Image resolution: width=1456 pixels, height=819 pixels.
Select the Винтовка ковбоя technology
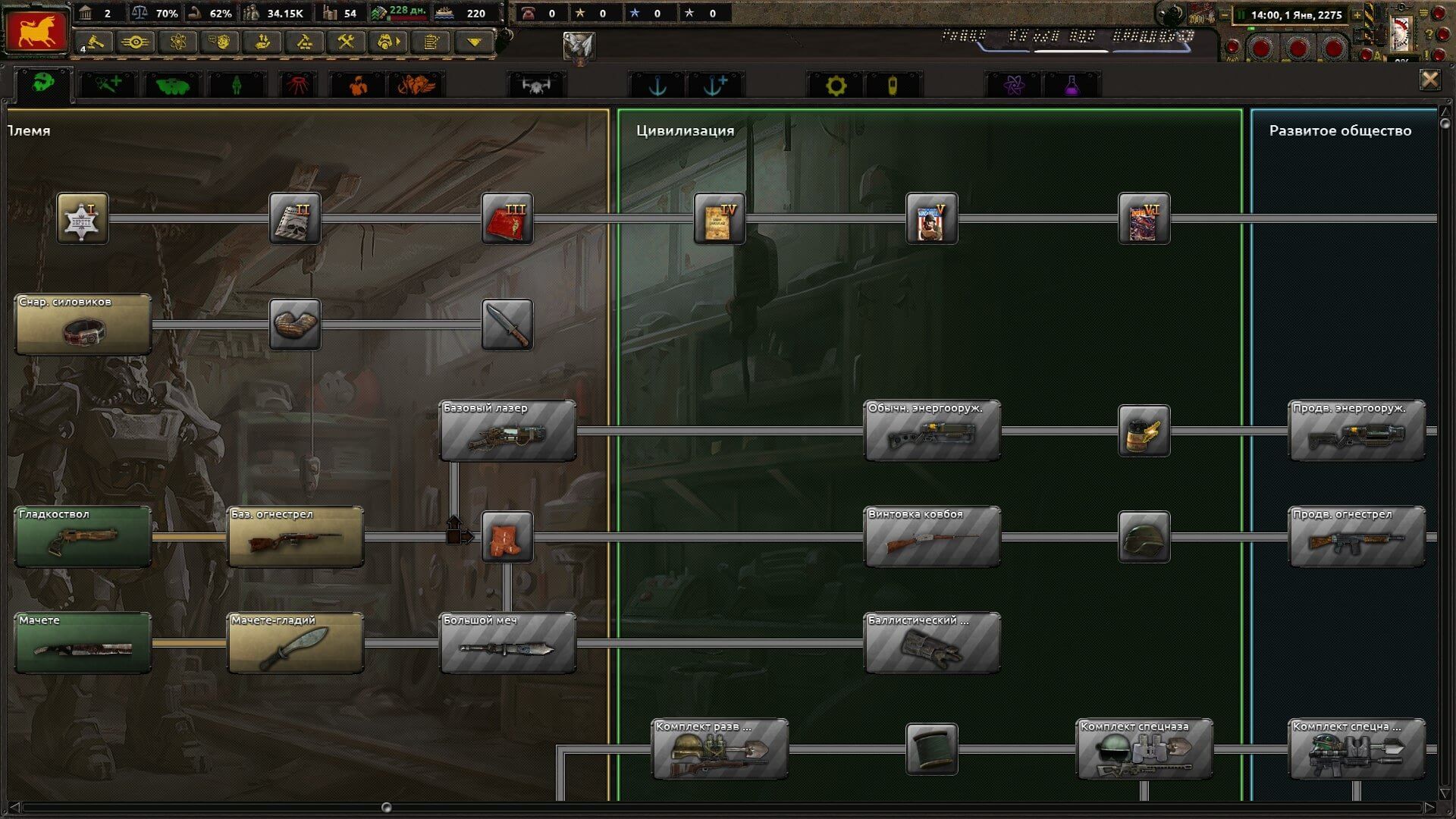[x=932, y=537]
